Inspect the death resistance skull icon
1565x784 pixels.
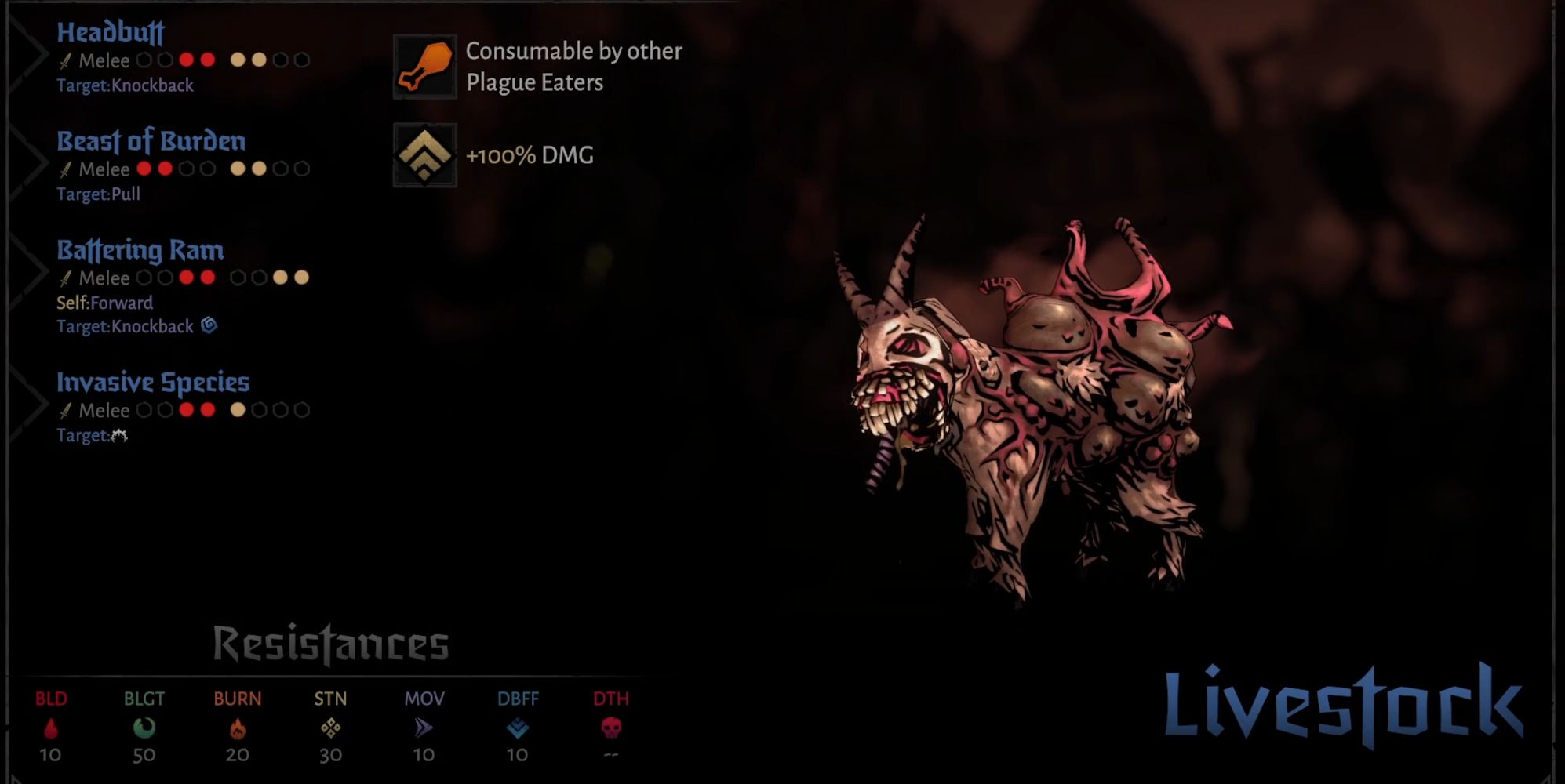pos(611,729)
